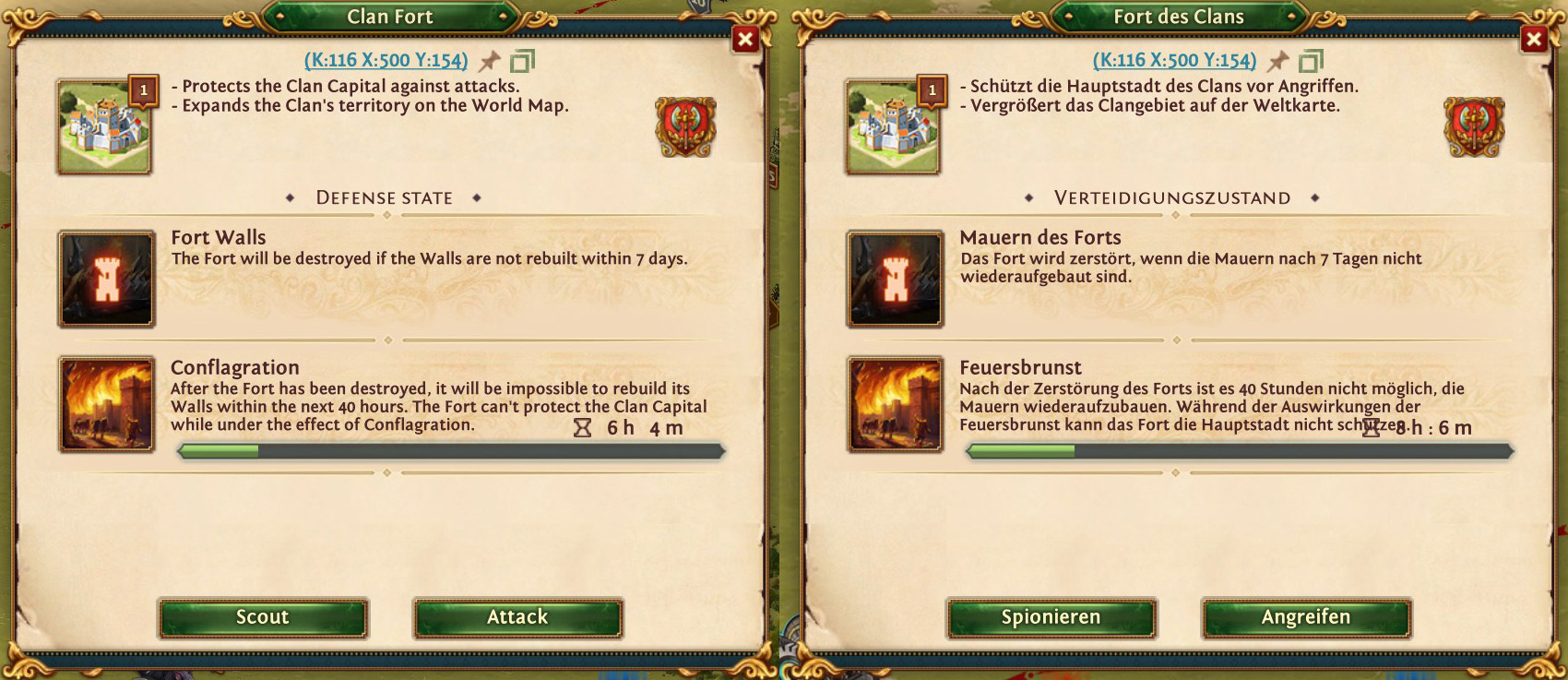The height and width of the screenshot is (680, 1568).
Task: Choose the Angreifen button
Action: [1306, 617]
